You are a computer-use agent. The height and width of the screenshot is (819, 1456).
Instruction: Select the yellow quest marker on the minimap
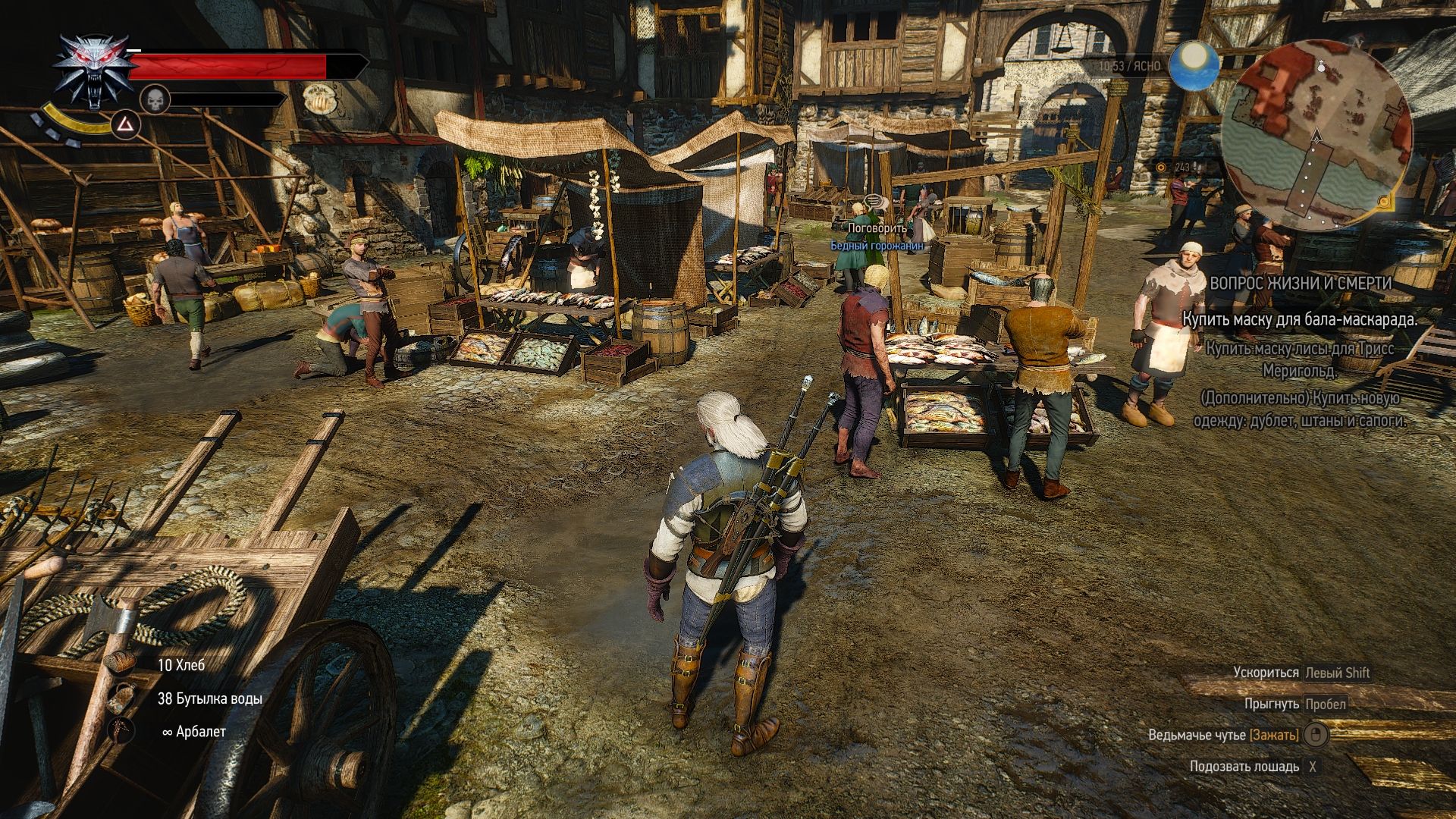1384,202
